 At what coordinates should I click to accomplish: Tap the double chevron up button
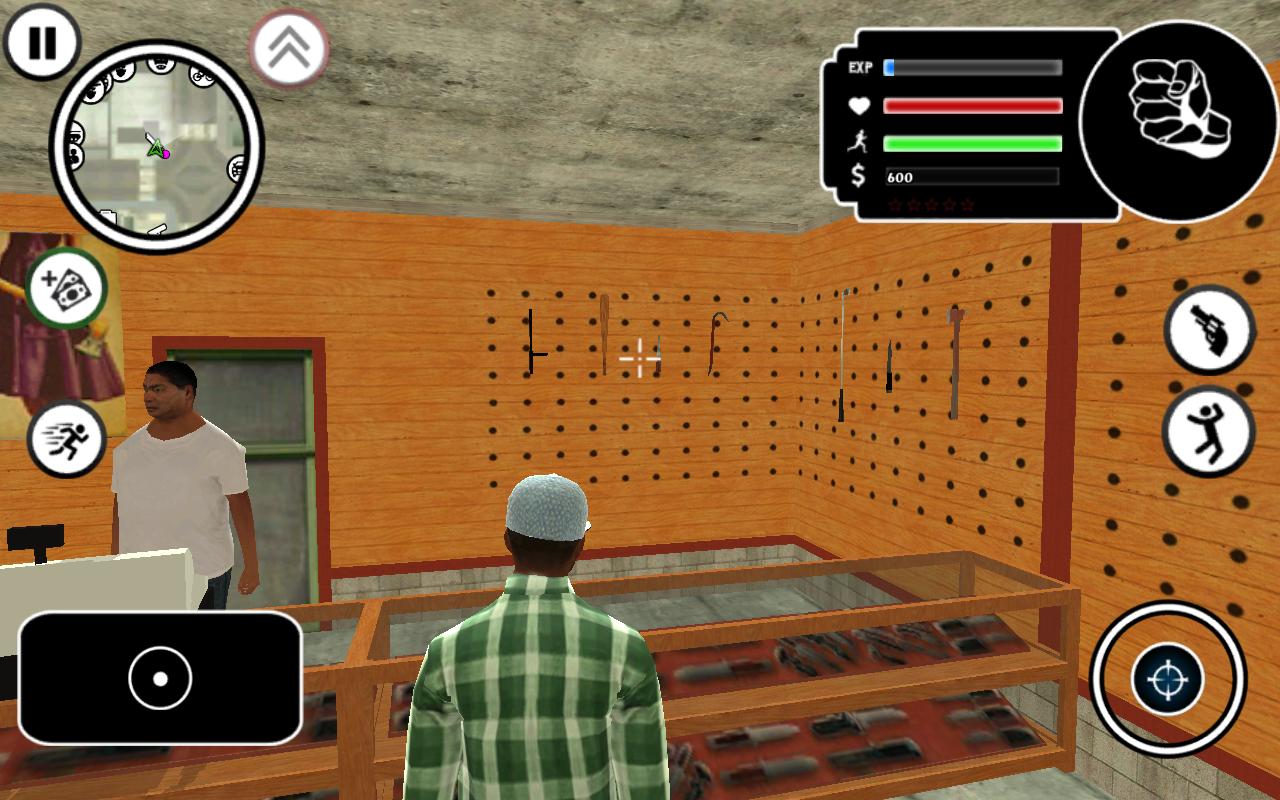(x=289, y=47)
